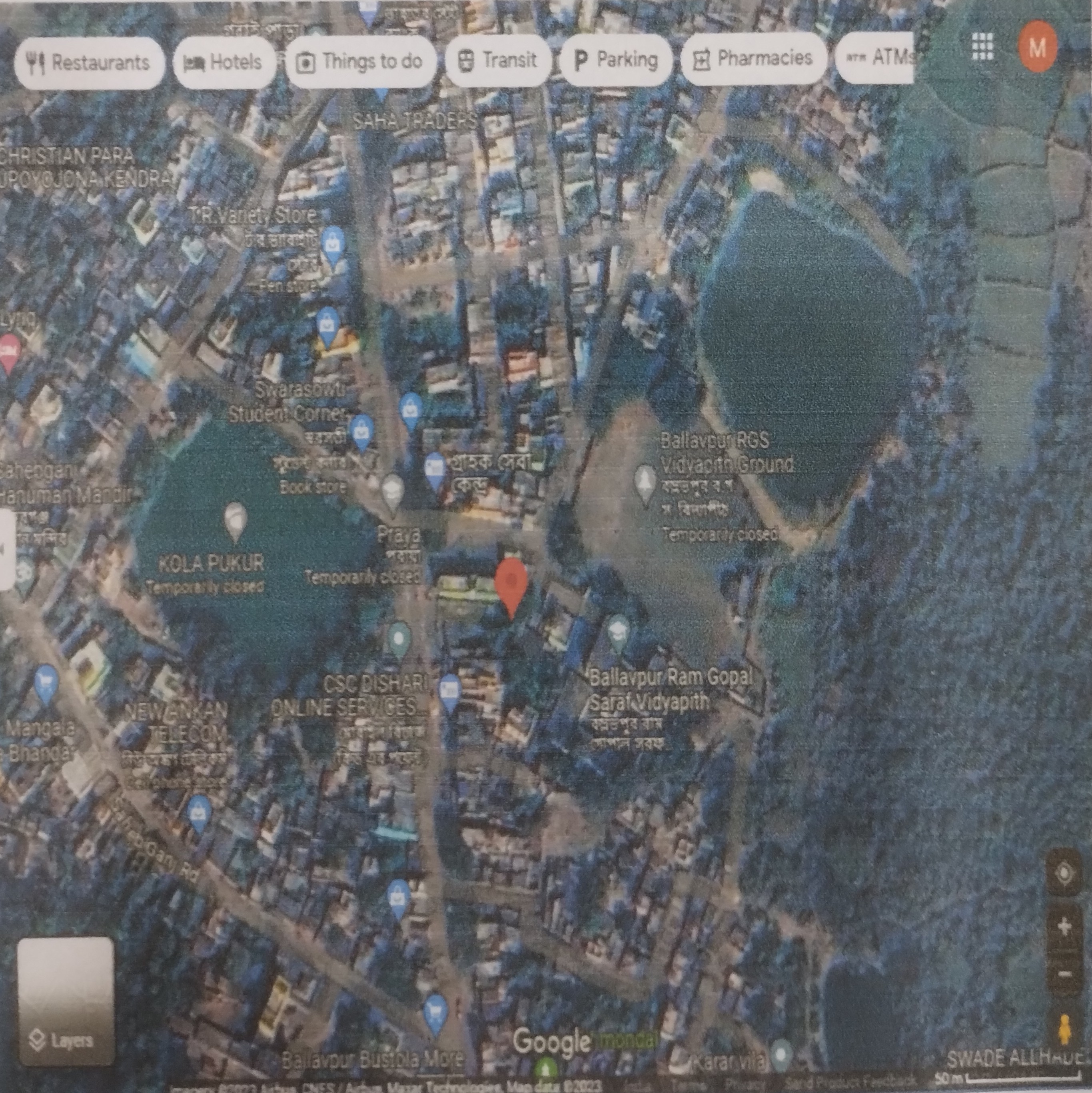
Task: Select the Things to do chip
Action: 360,60
